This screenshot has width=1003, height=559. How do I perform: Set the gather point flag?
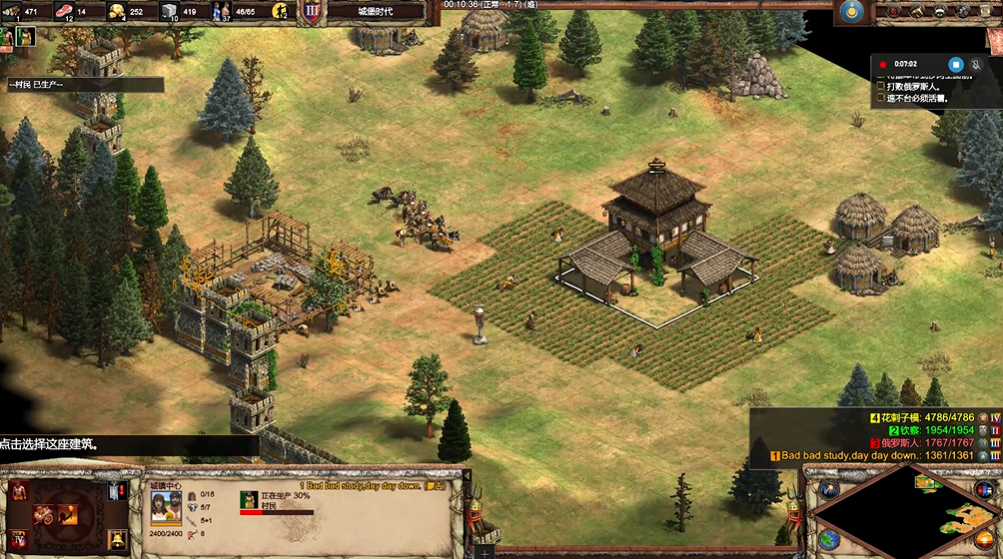(117, 491)
